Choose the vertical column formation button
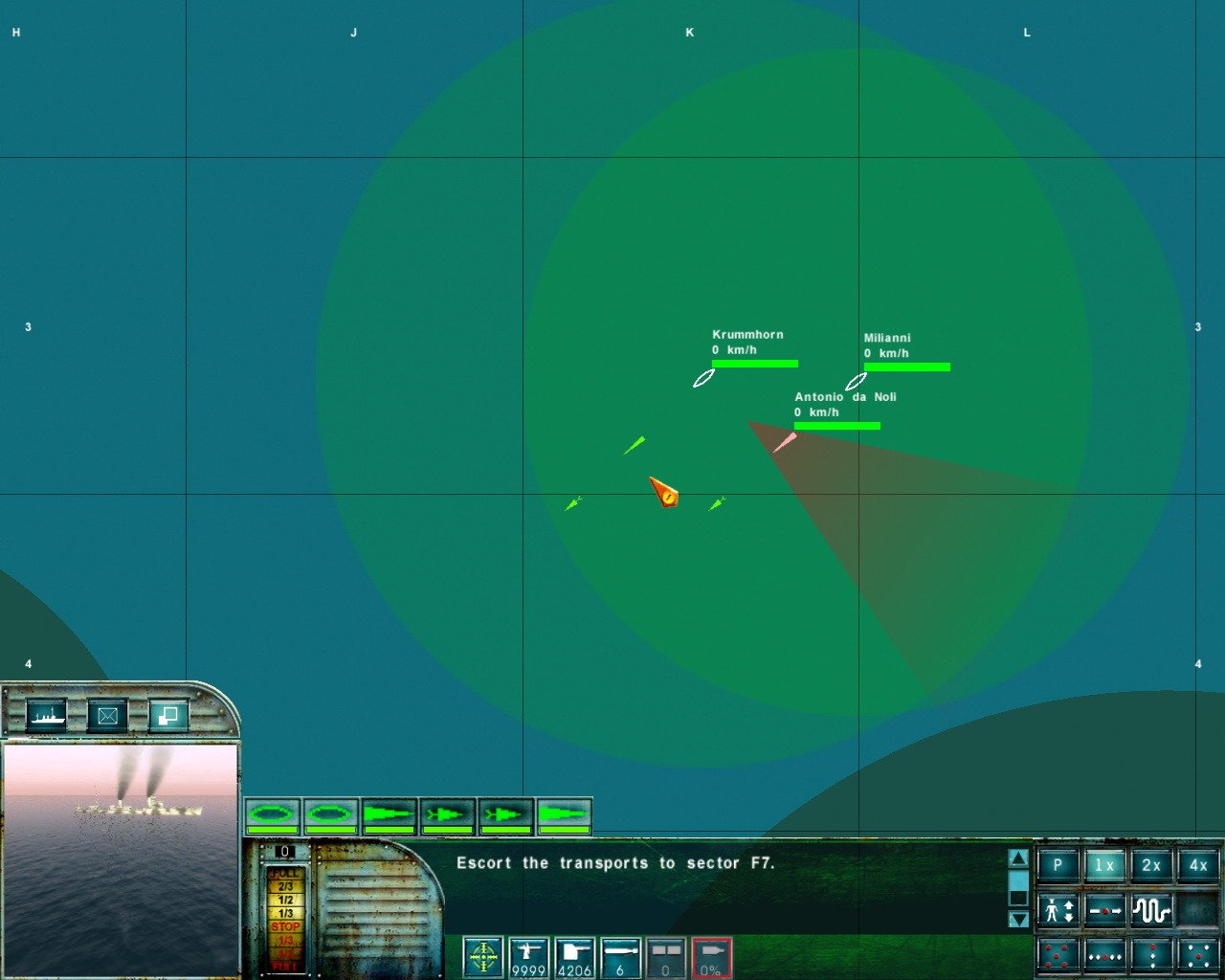Viewport: 1225px width, 980px height. click(x=1151, y=955)
